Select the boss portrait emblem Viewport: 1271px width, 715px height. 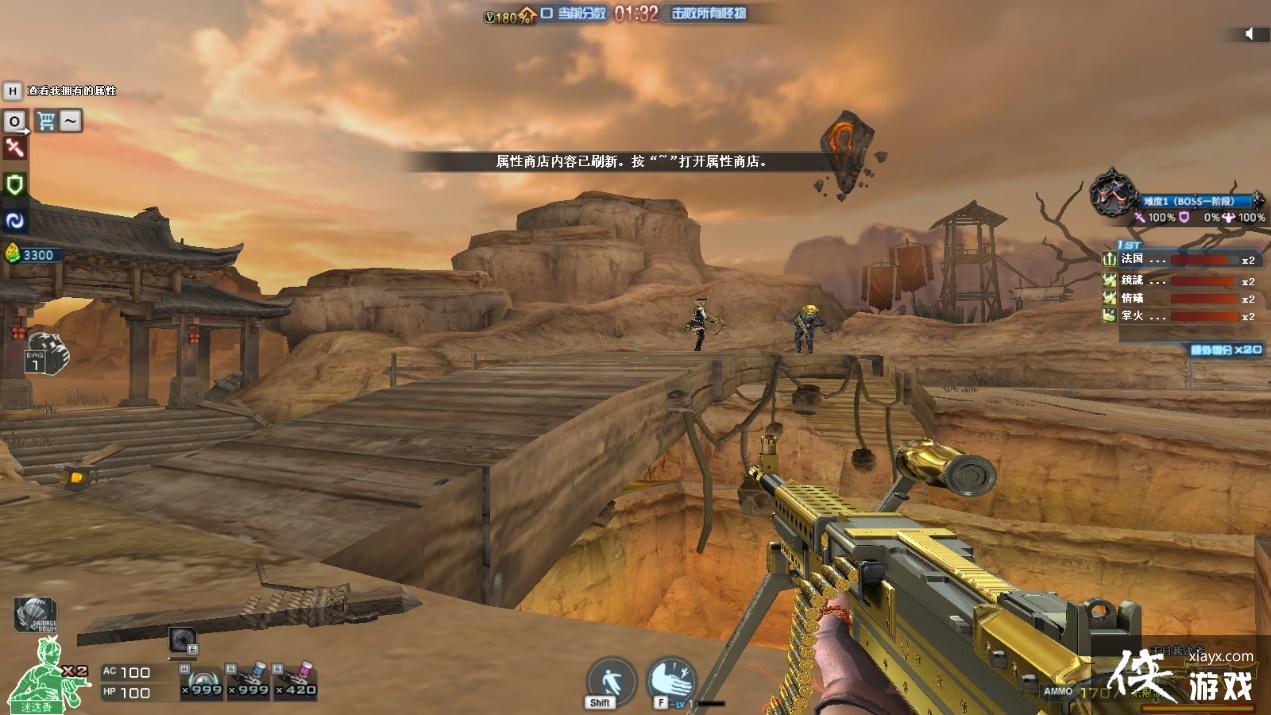coord(1110,190)
